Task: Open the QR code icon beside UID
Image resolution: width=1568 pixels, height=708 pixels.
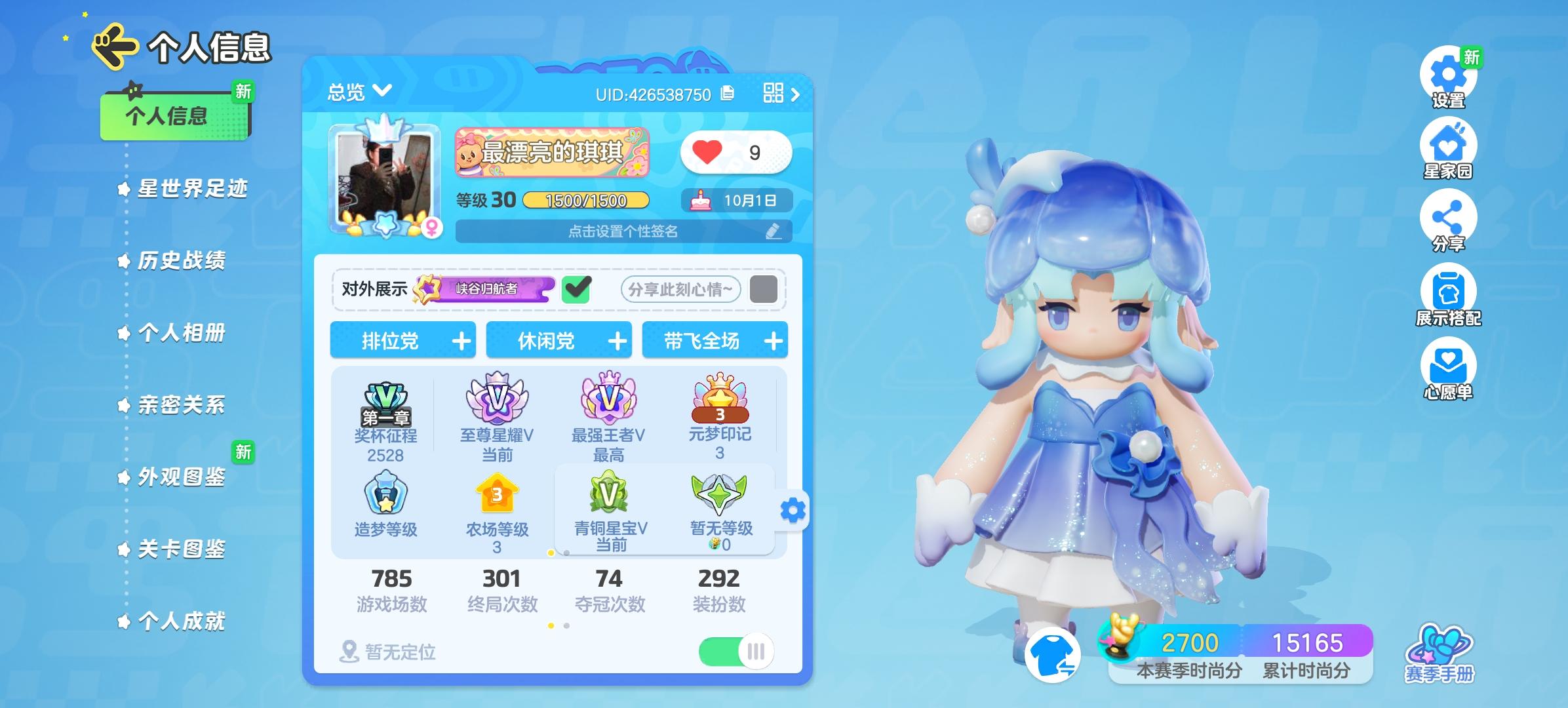Action: [x=774, y=92]
